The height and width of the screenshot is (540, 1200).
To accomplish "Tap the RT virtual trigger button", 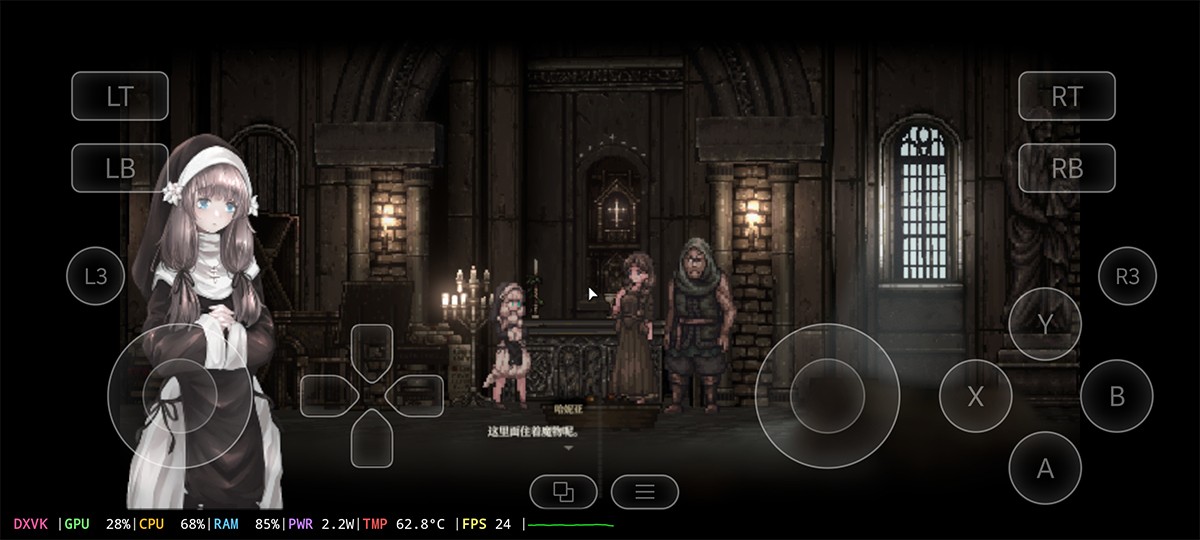I will (x=1066, y=96).
